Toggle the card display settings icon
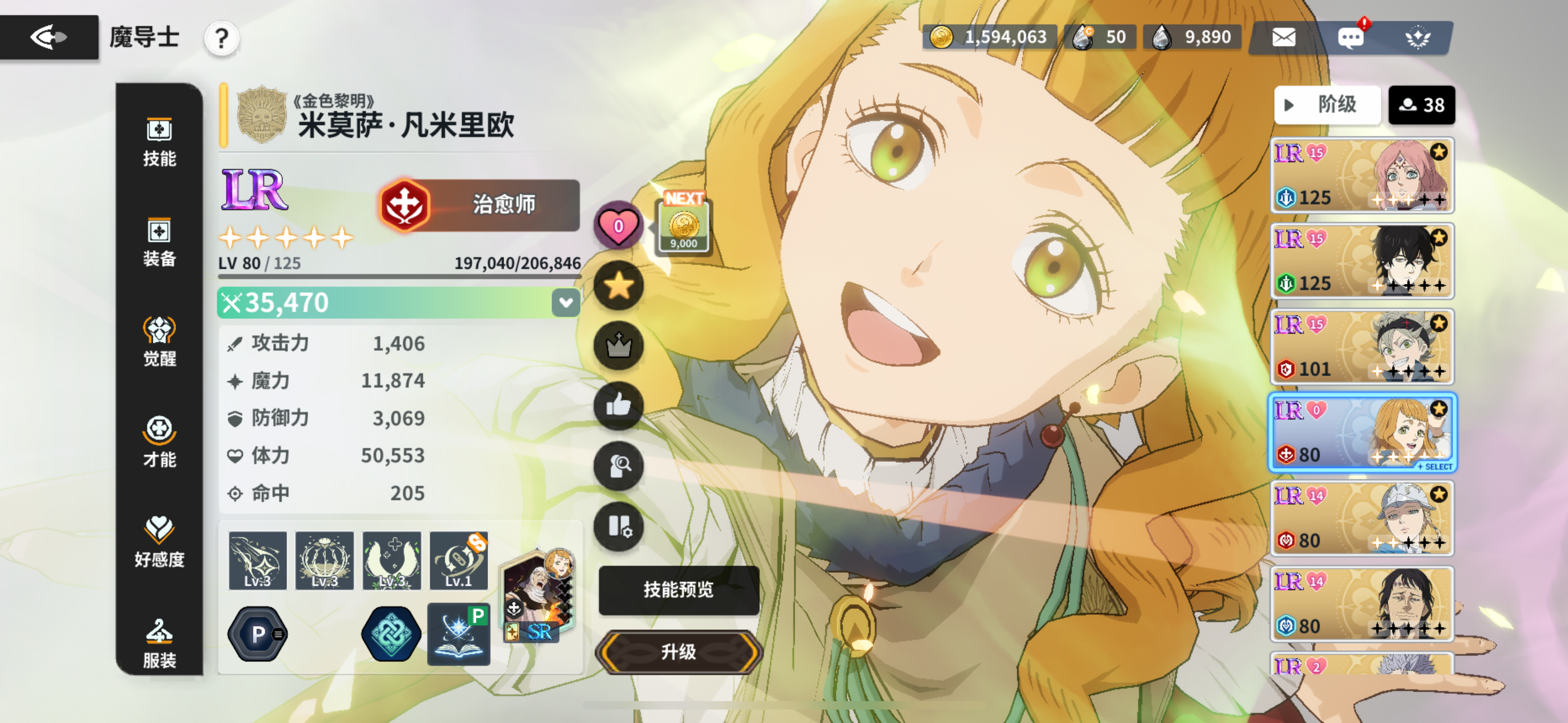 [619, 527]
